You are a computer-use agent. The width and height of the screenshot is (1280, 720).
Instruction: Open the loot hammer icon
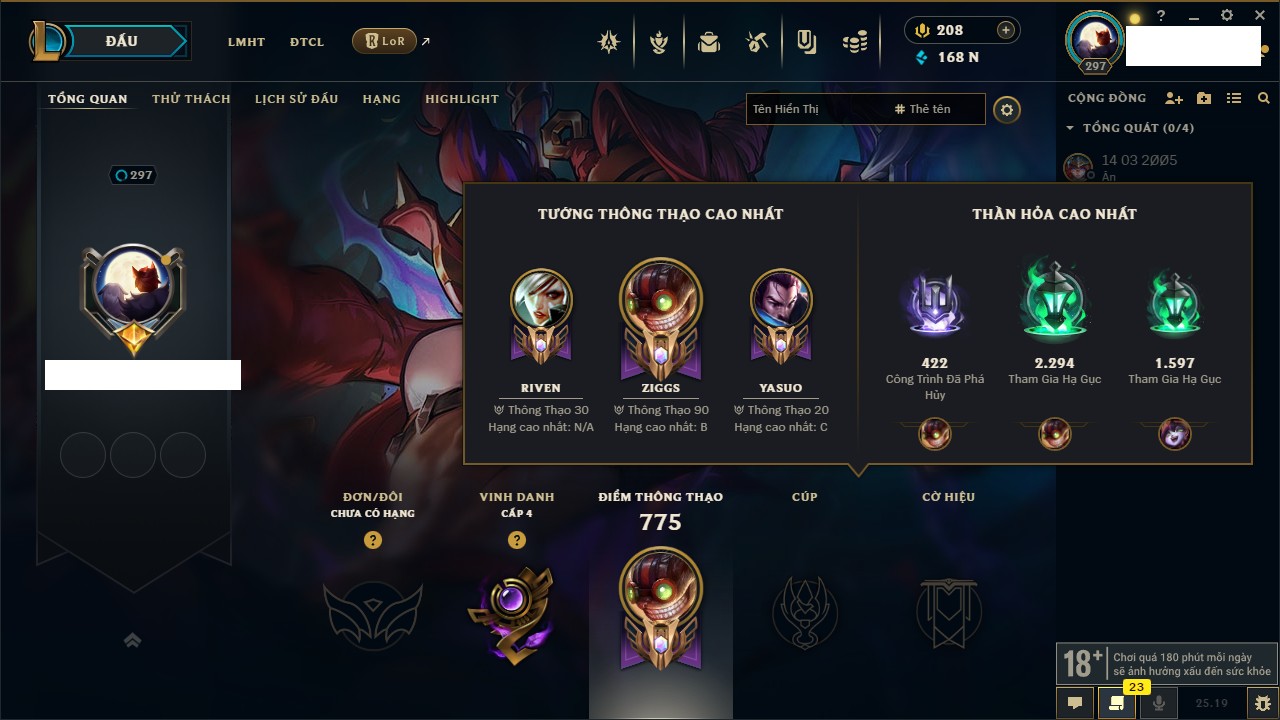coord(757,42)
